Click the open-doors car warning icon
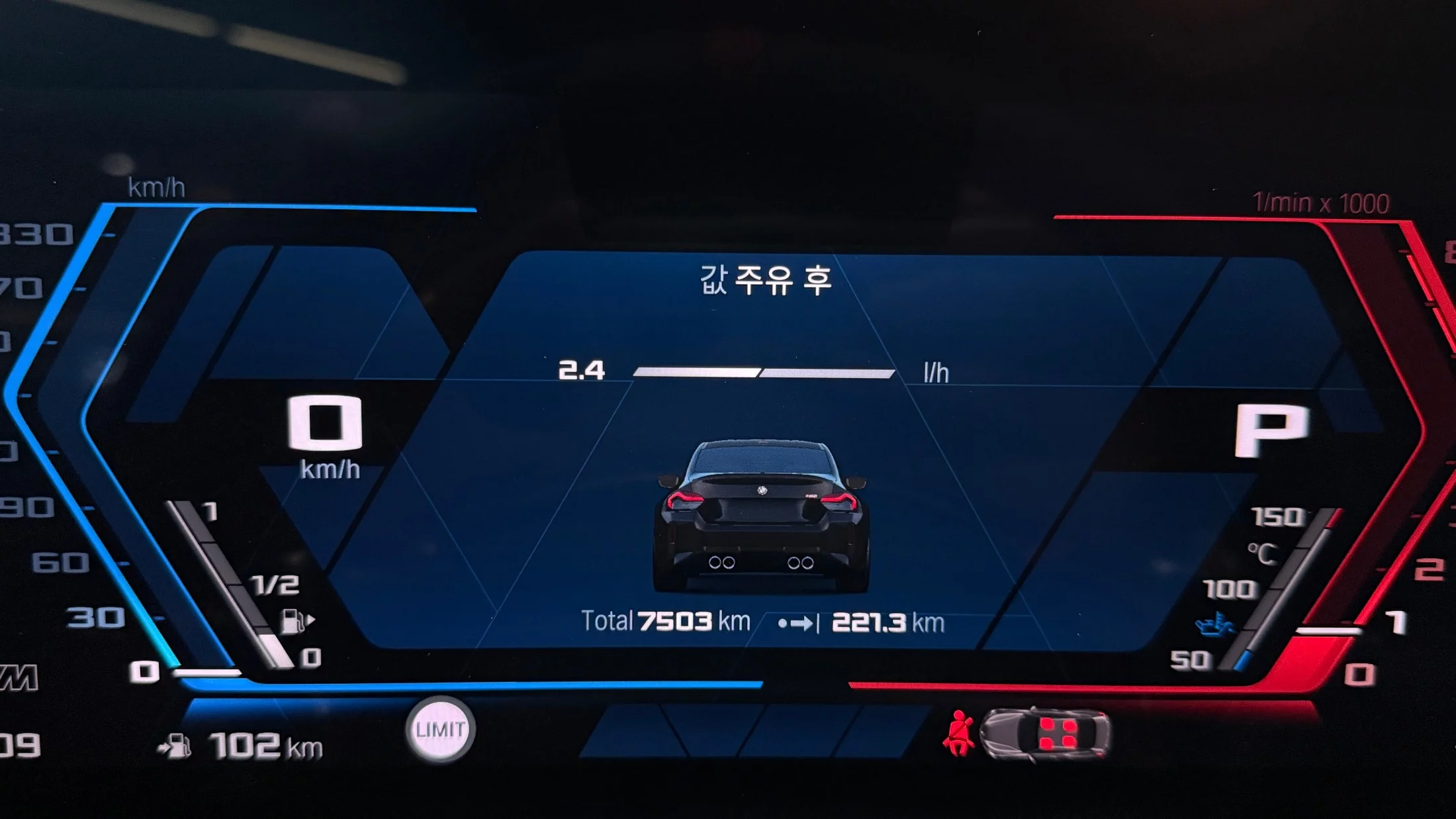The image size is (1456, 819). point(1044,733)
